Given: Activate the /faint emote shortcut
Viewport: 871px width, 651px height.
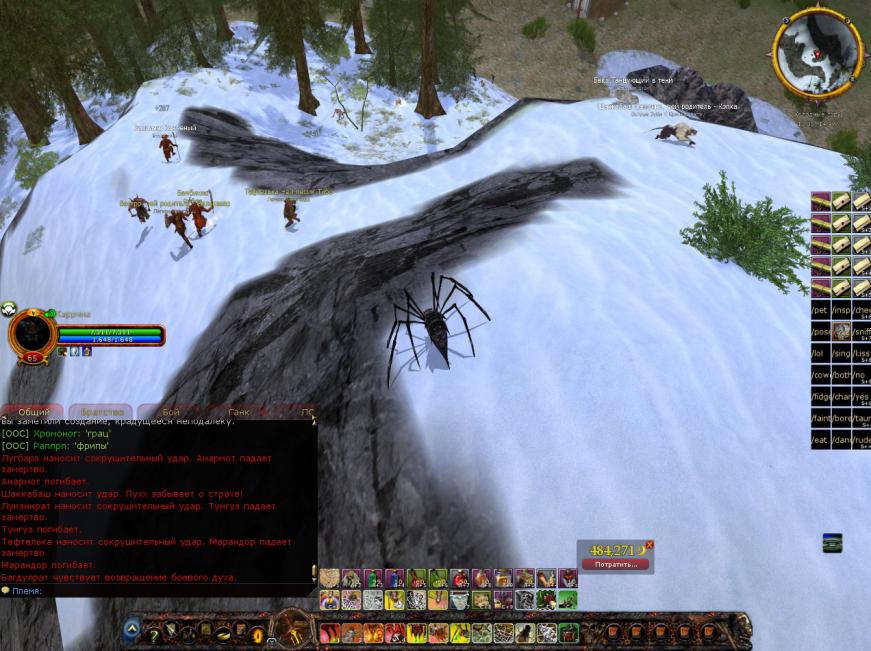Looking at the screenshot, I should click(820, 418).
